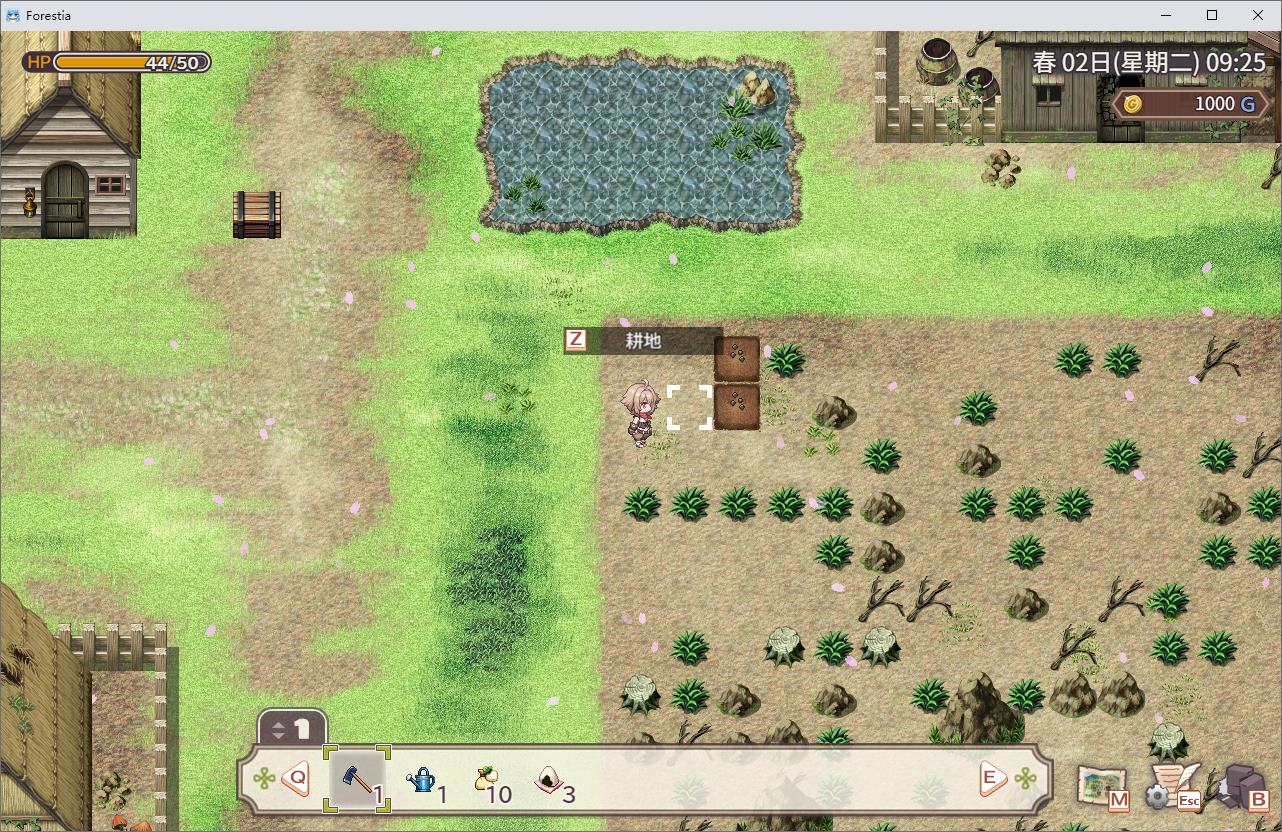Screen dimensions: 1282x832
Task: Click the Q arrow to cycle hotbar left
Action: 296,778
